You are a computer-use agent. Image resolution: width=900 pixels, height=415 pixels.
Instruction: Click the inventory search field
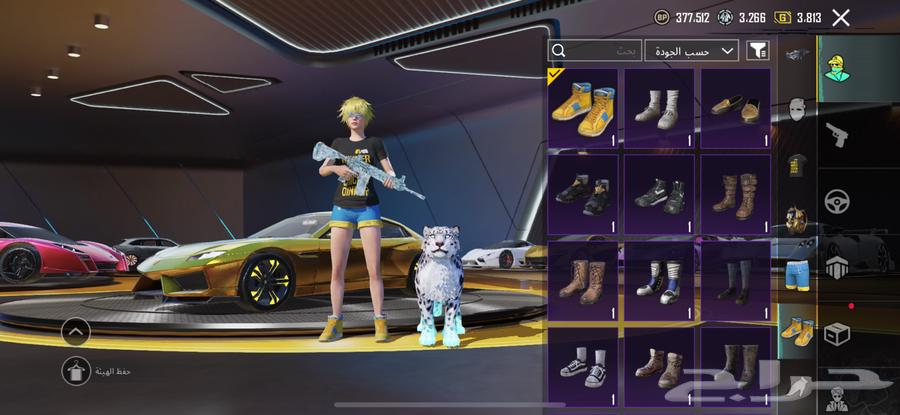(595, 50)
